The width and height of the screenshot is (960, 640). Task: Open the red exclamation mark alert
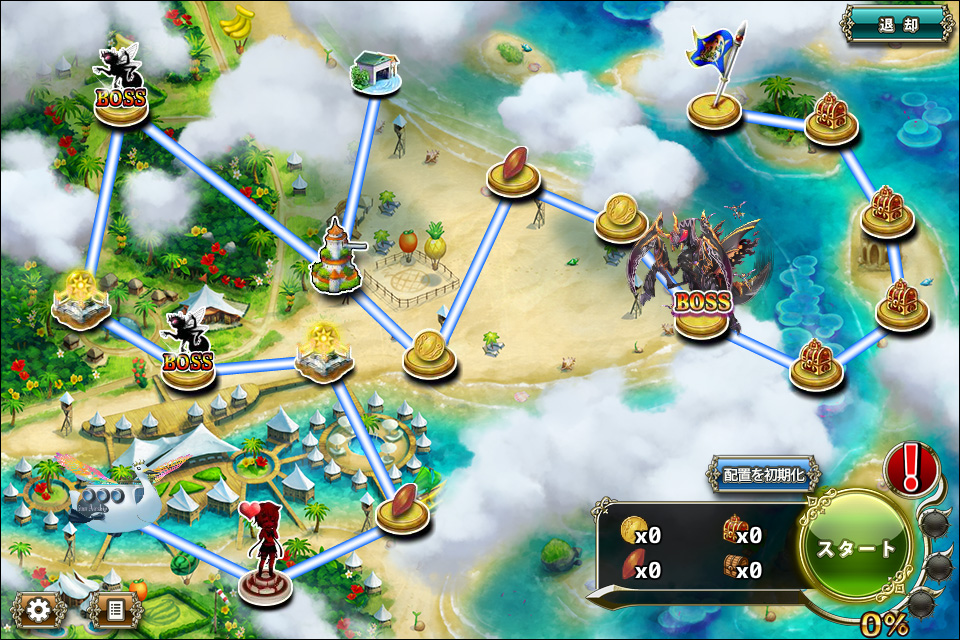click(x=910, y=467)
